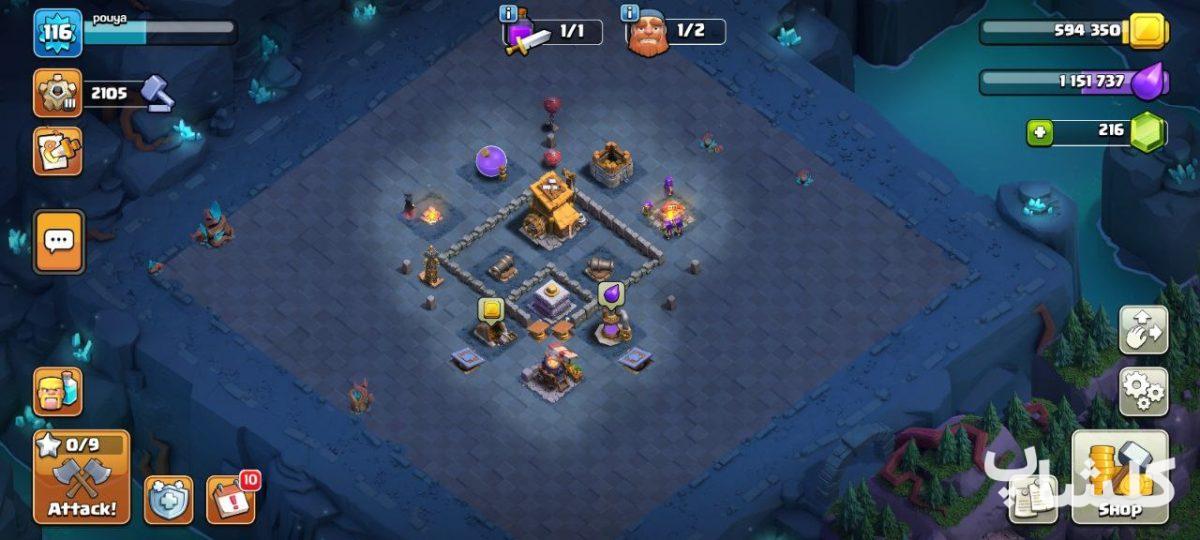This screenshot has width=1200, height=540.
Task: Open the calendar events icon with red badge
Action: (230, 499)
